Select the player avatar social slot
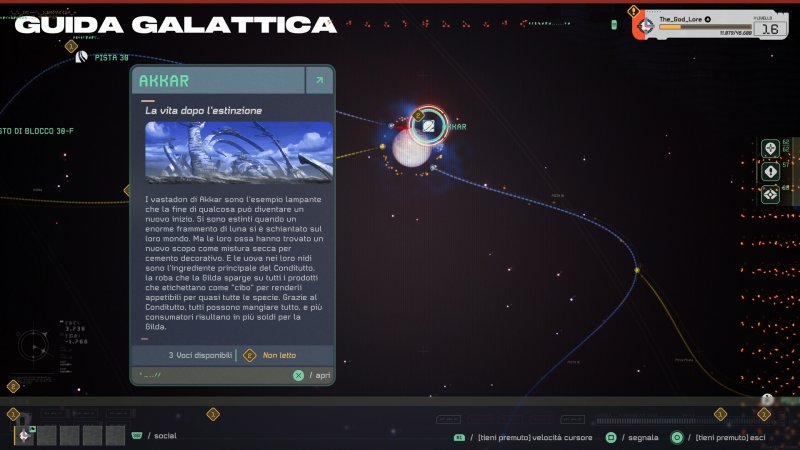The height and width of the screenshot is (450, 800). pos(22,434)
